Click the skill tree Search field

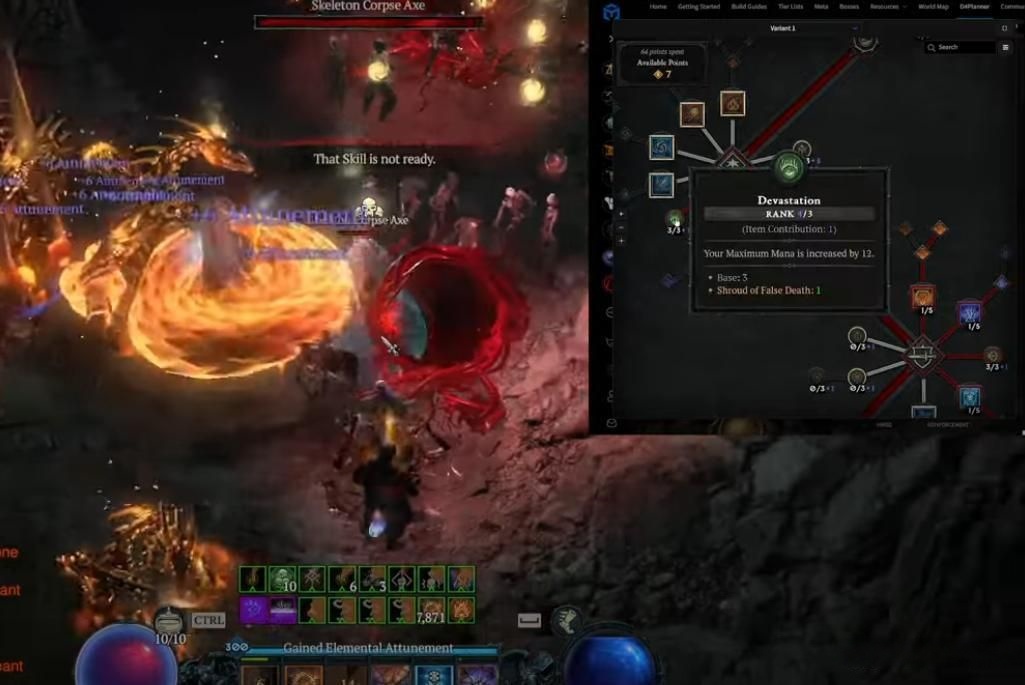[965, 47]
